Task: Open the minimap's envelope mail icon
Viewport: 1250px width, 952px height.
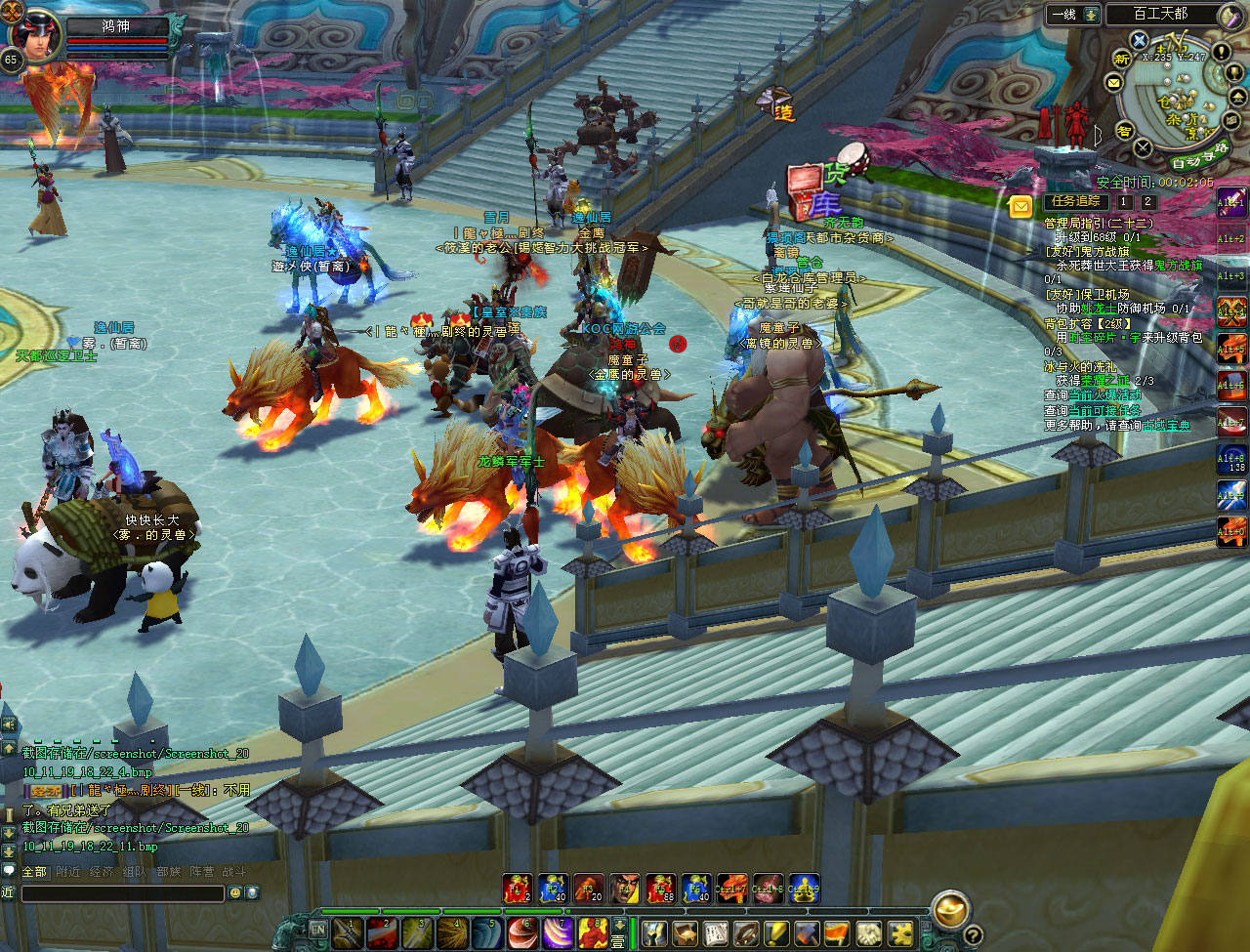Action: pos(1113,84)
